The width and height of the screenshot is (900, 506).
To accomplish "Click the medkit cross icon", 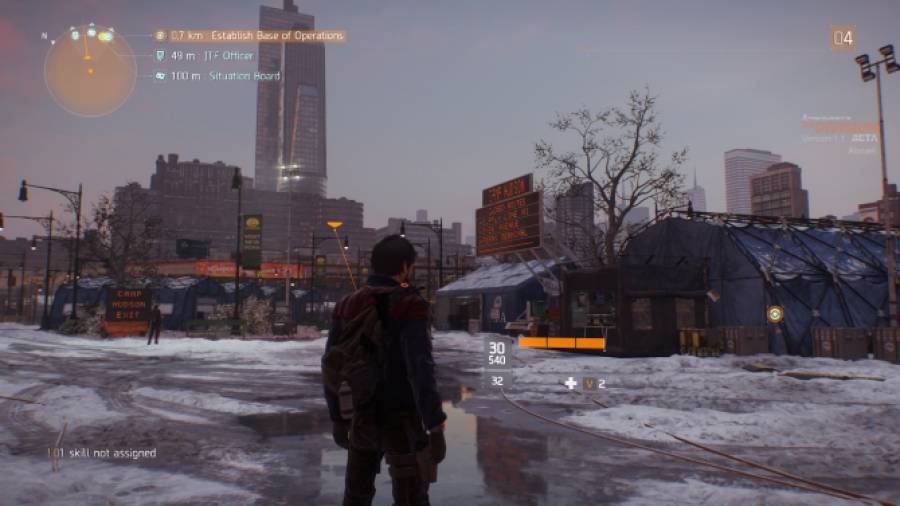I will point(570,383).
